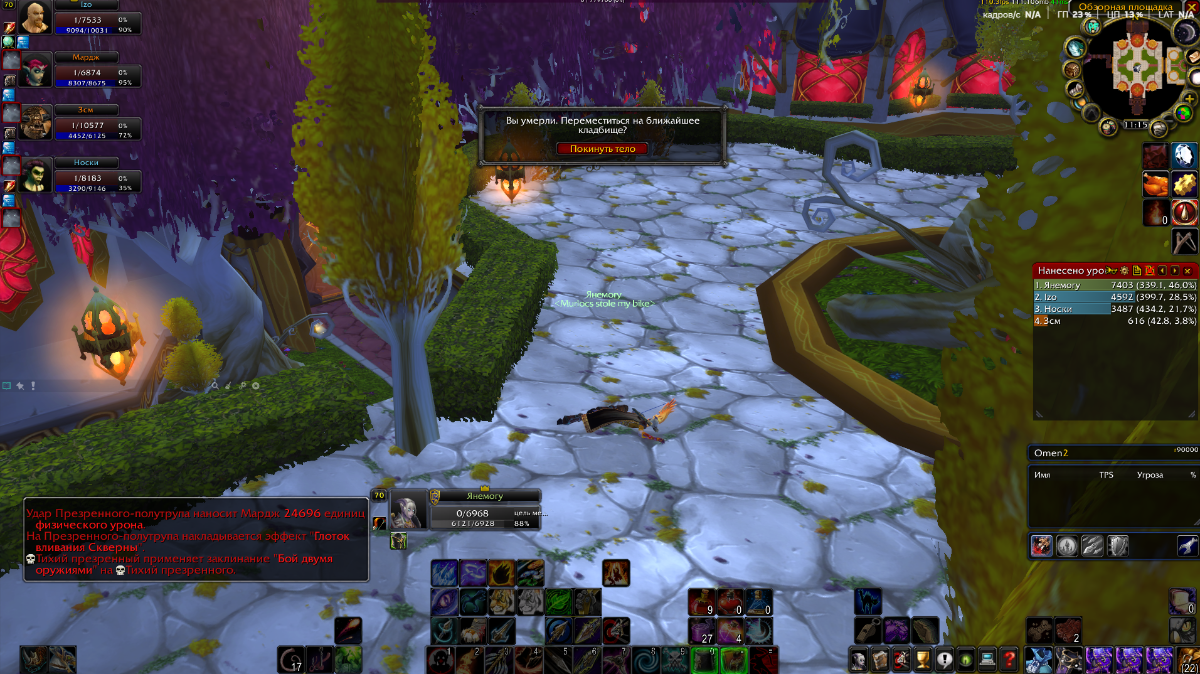Close the minimap with the X button
The width and height of the screenshot is (1200, 674).
[1192, 8]
